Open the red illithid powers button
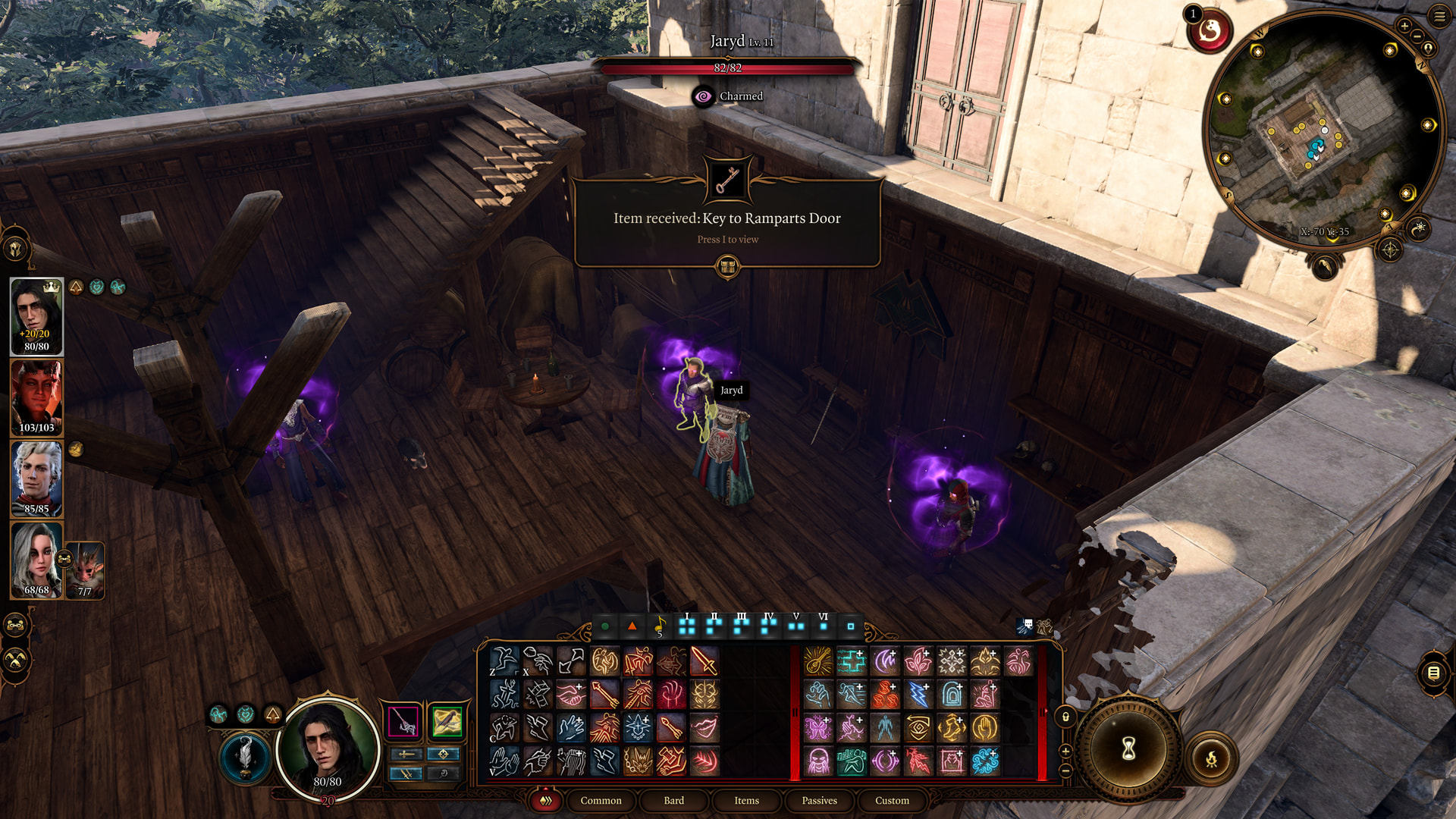This screenshot has width=1456, height=819. pyautogui.click(x=1210, y=32)
